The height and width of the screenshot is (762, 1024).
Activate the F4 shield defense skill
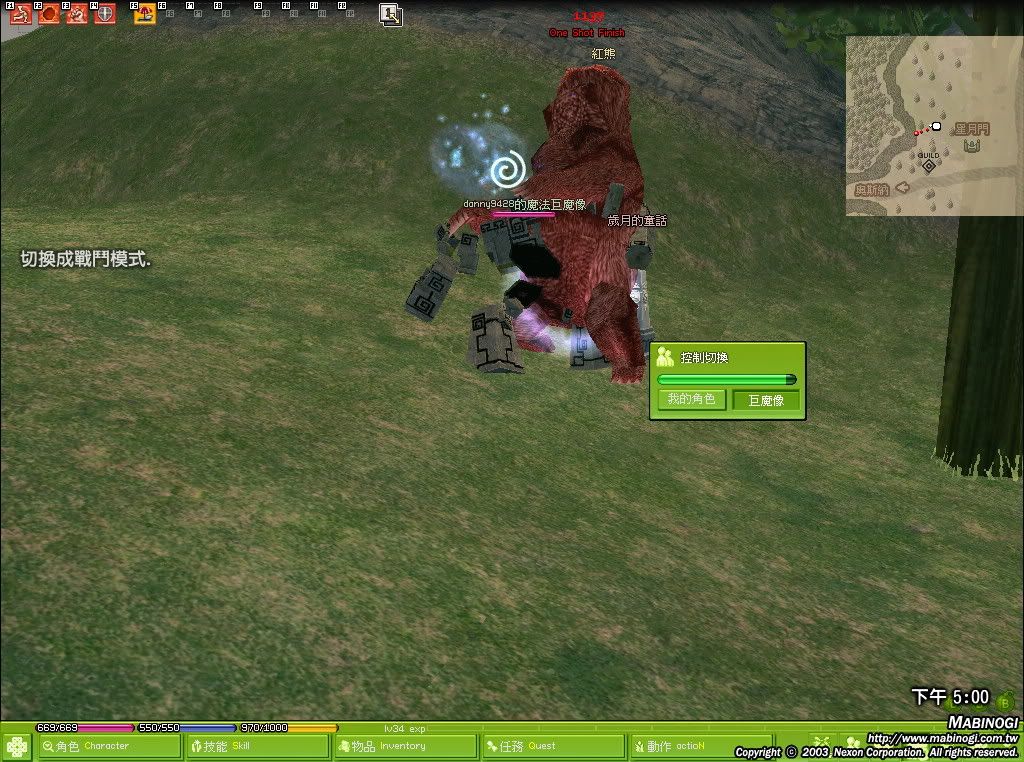tap(104, 14)
